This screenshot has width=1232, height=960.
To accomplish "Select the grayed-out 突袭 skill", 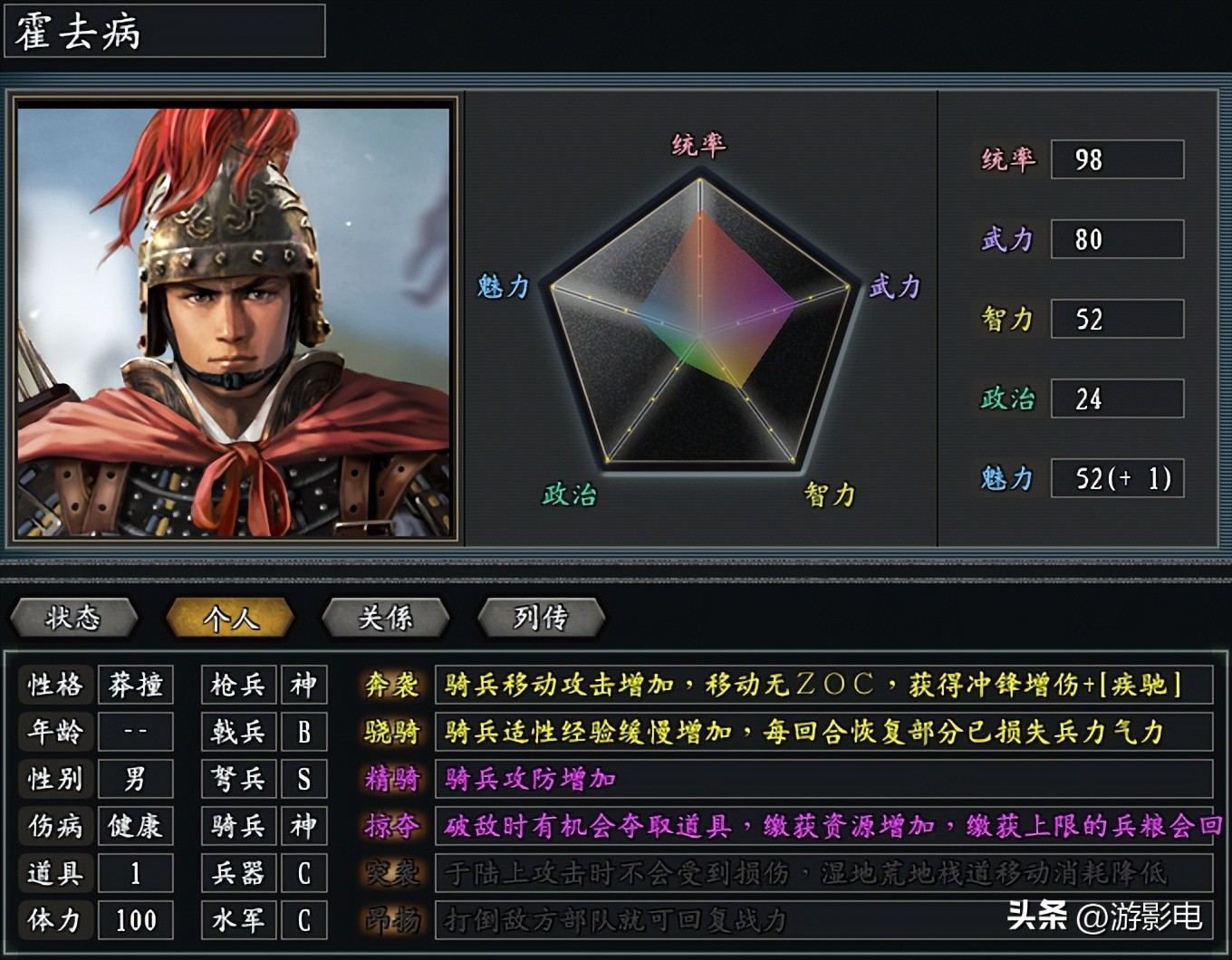I will click(391, 872).
